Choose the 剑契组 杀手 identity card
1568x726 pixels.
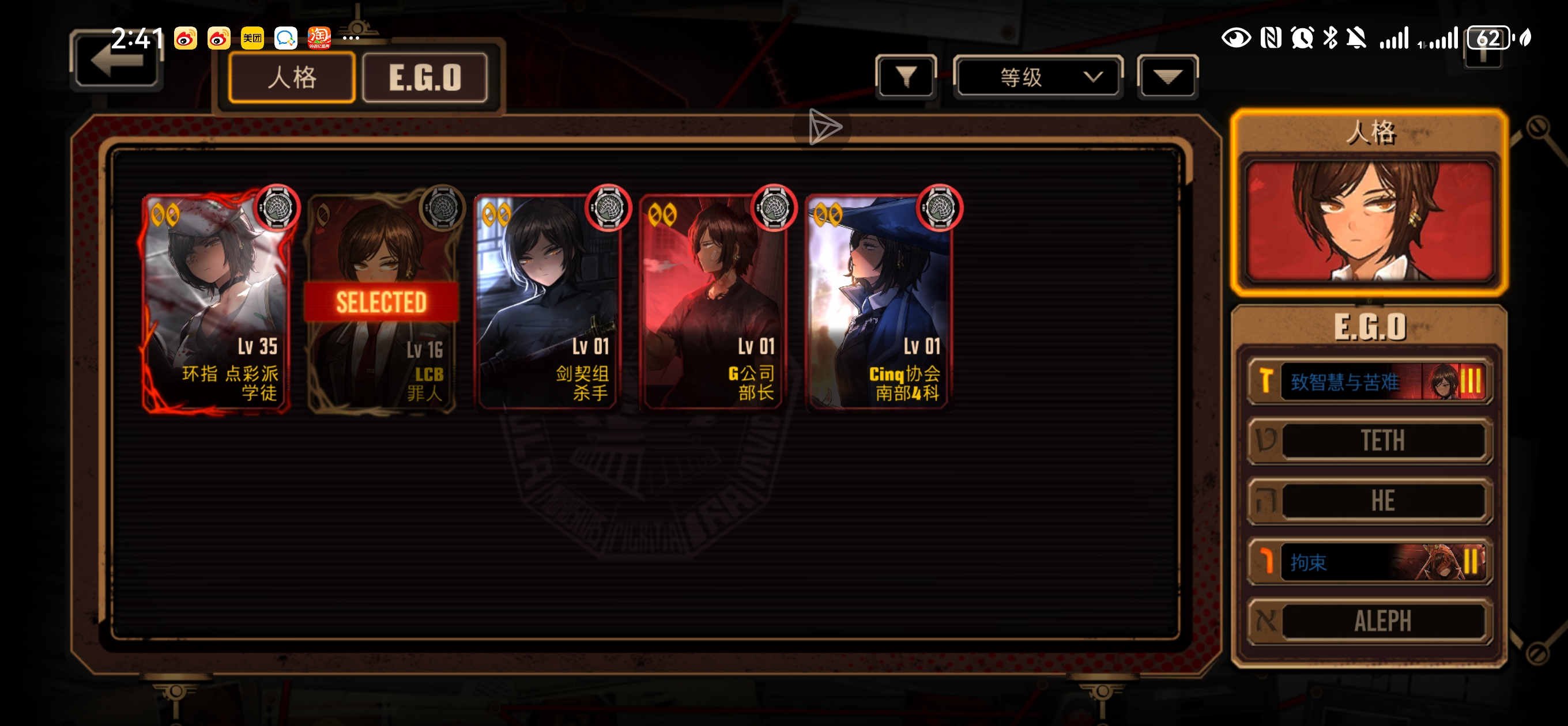coord(547,302)
